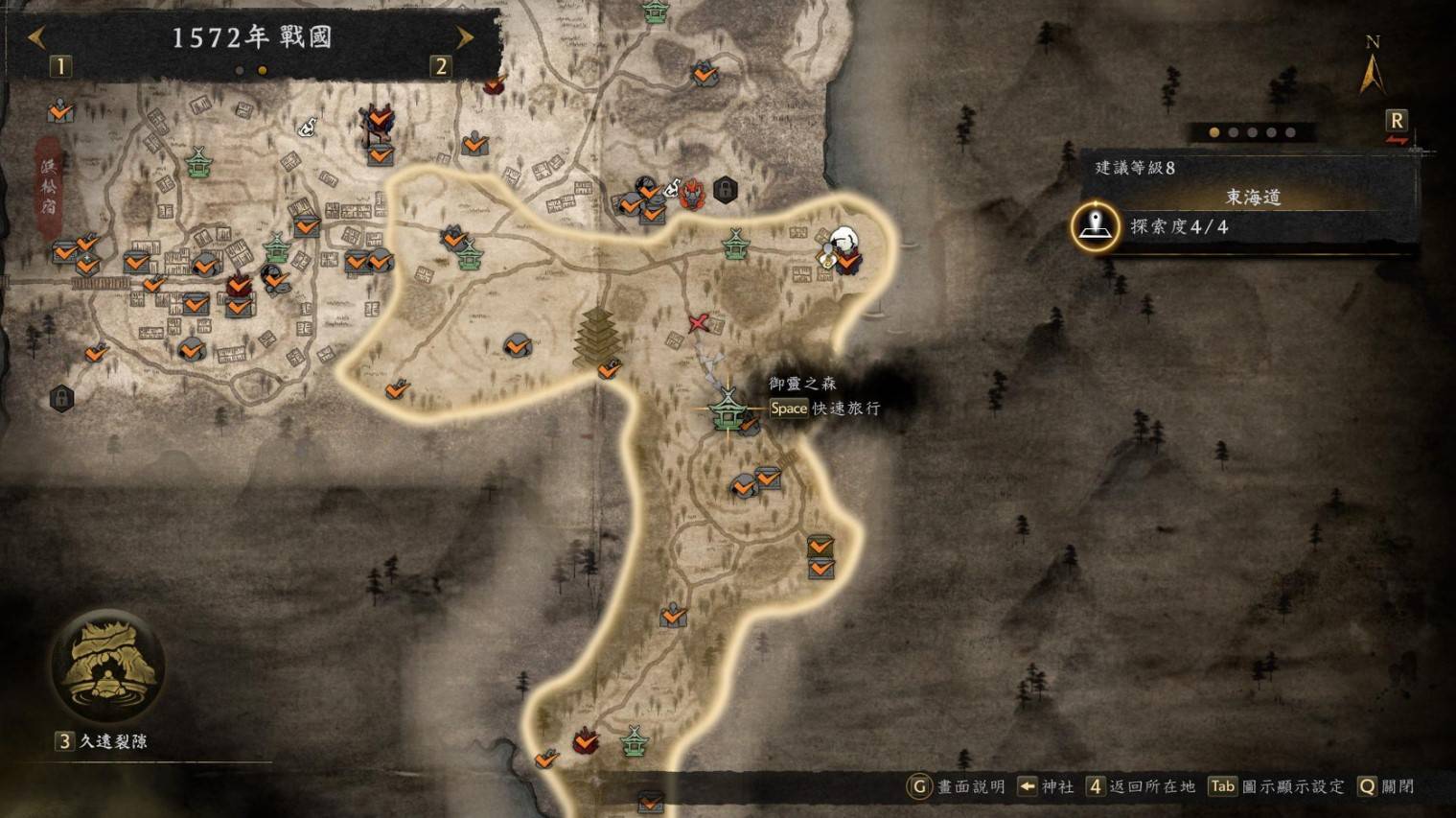Click the 東海道 exploration pin icon
The height and width of the screenshot is (818, 1456).
1095,227
